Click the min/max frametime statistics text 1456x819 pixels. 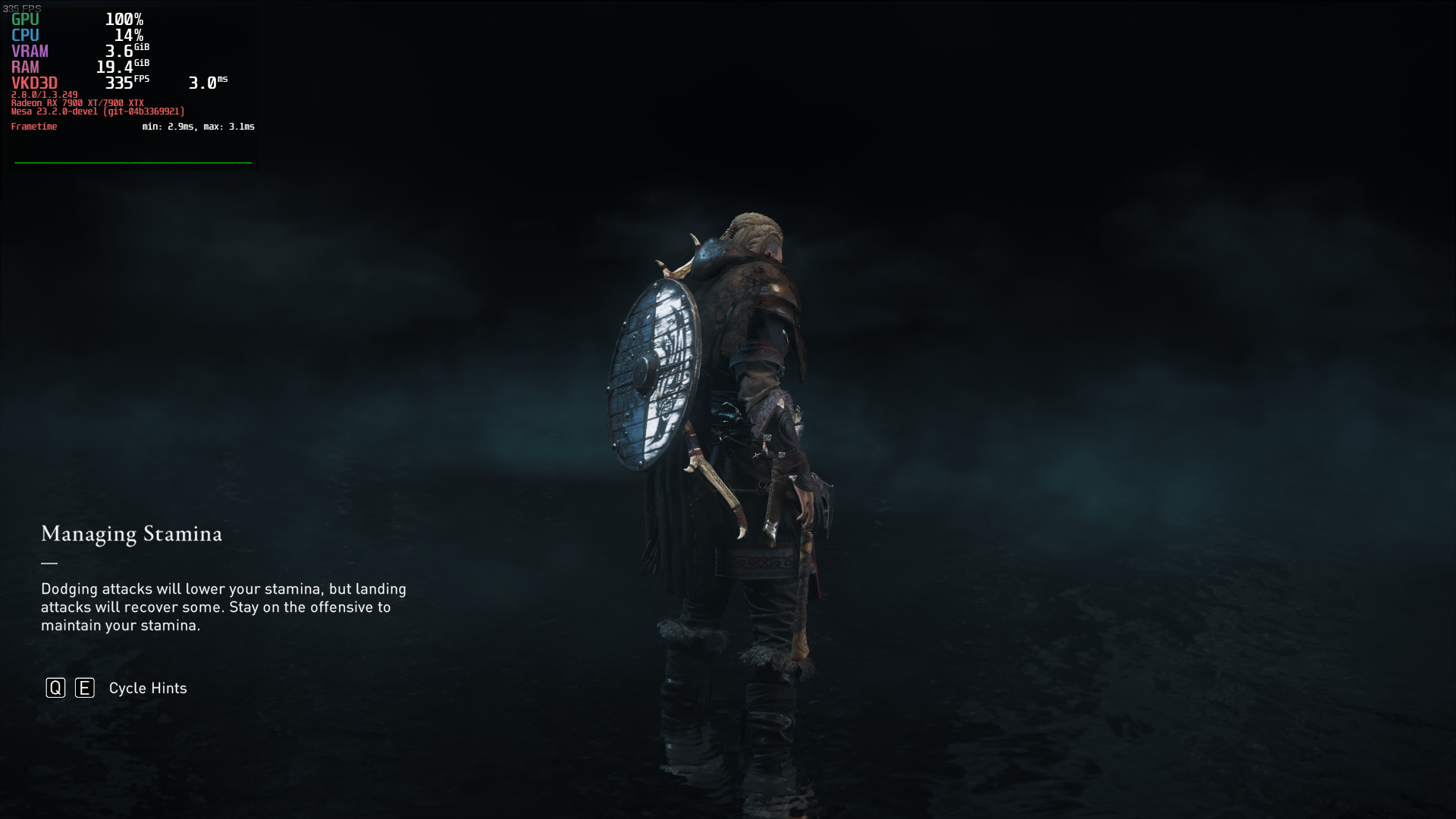[x=197, y=127]
